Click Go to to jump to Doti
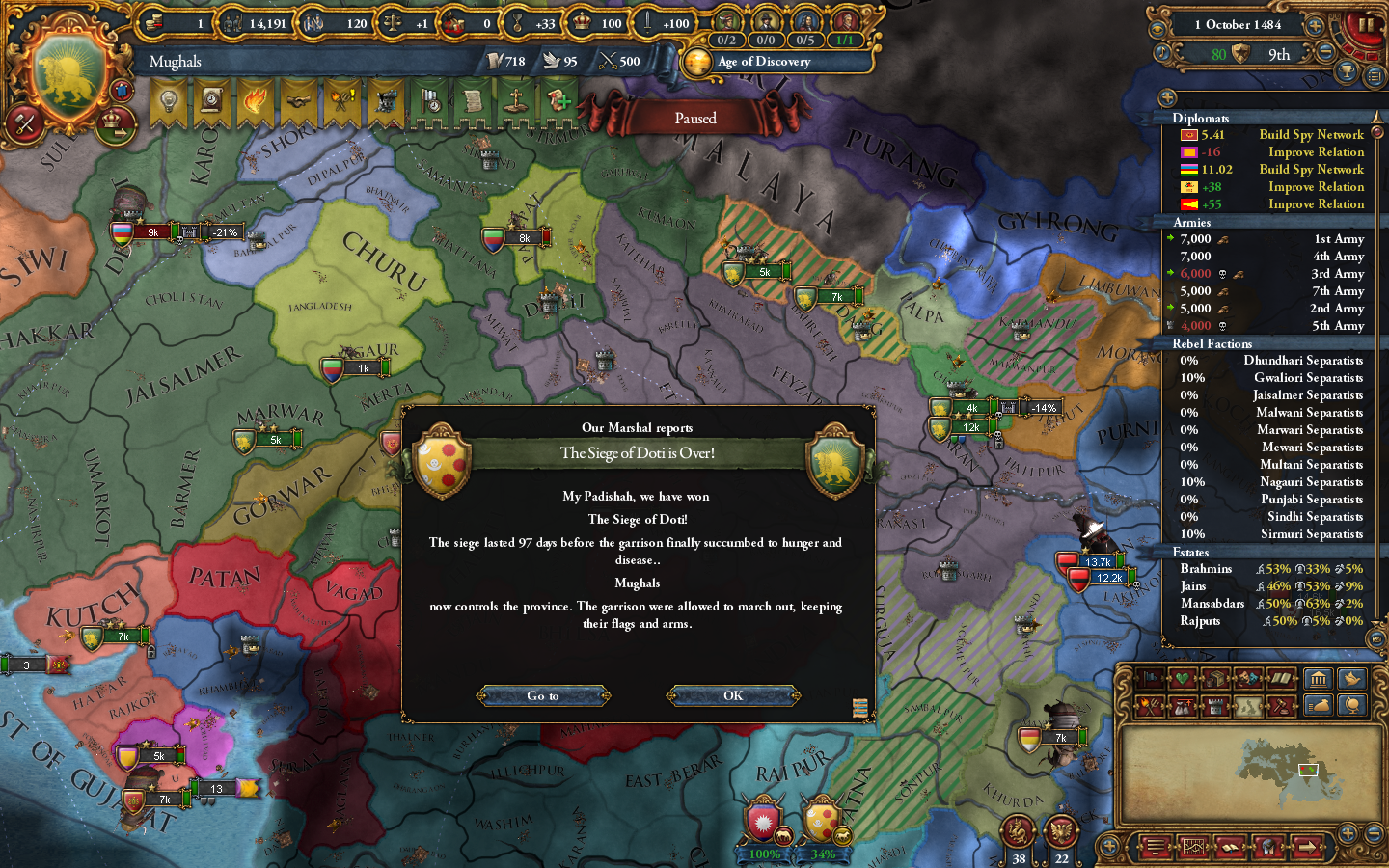1389x868 pixels. [543, 695]
